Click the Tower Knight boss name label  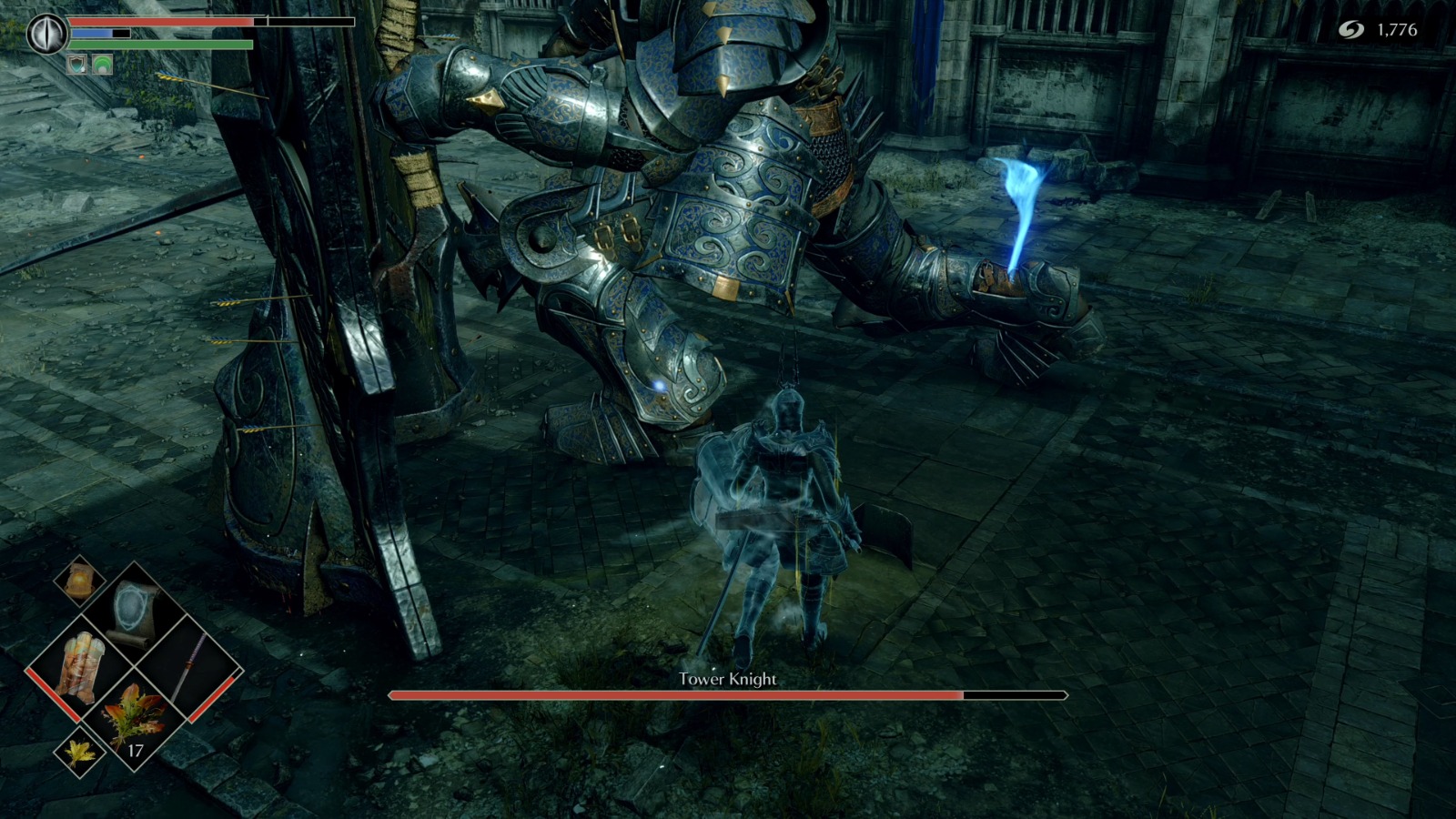[x=728, y=679]
